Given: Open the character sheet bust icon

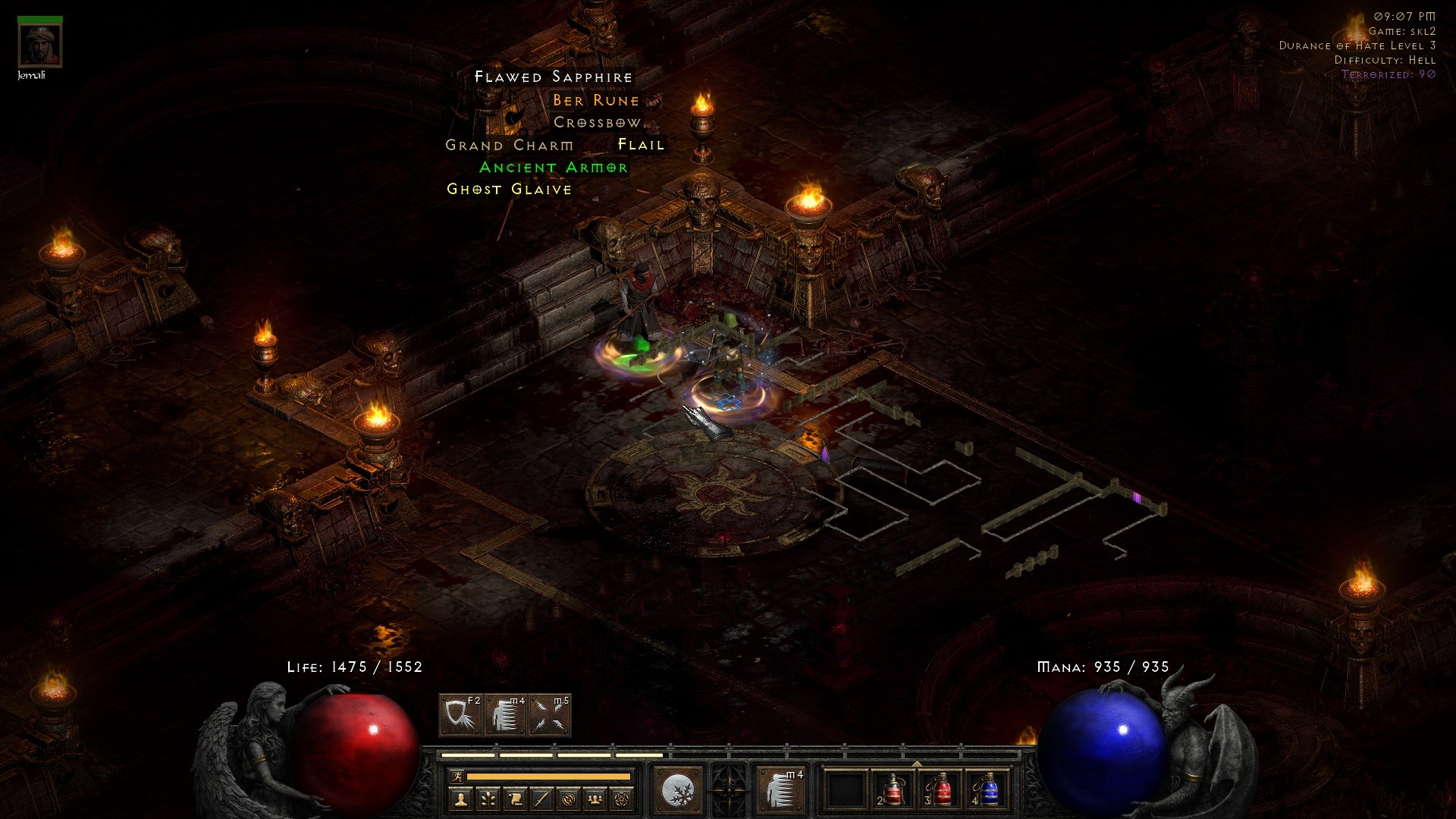Looking at the screenshot, I should point(460,799).
